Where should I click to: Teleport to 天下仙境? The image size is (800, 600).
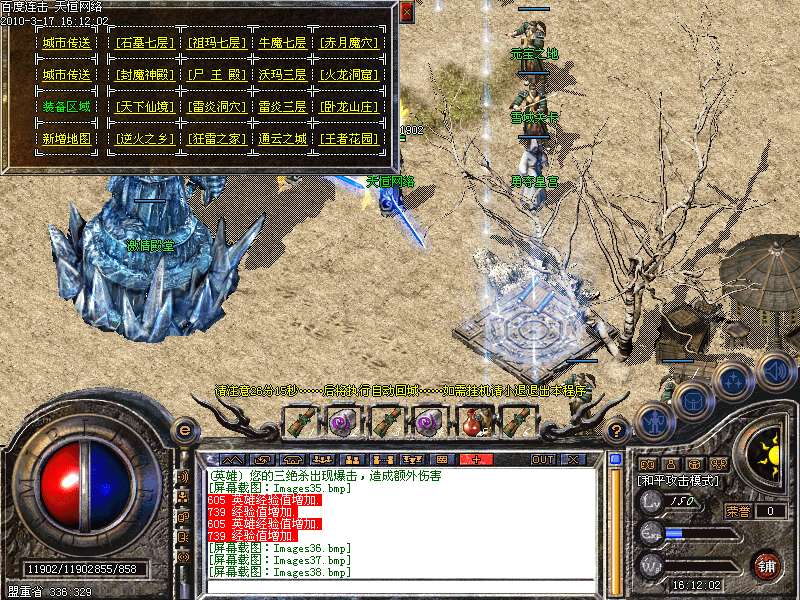pos(145,106)
